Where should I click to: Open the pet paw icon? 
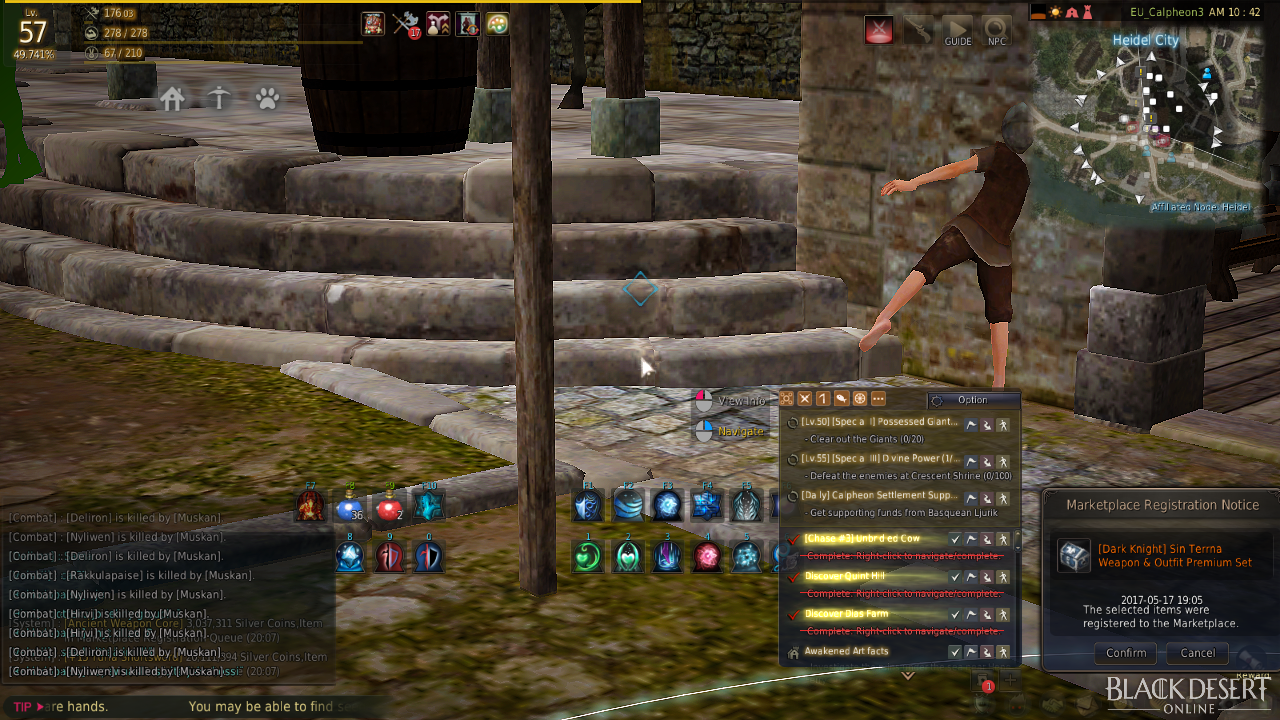point(267,98)
